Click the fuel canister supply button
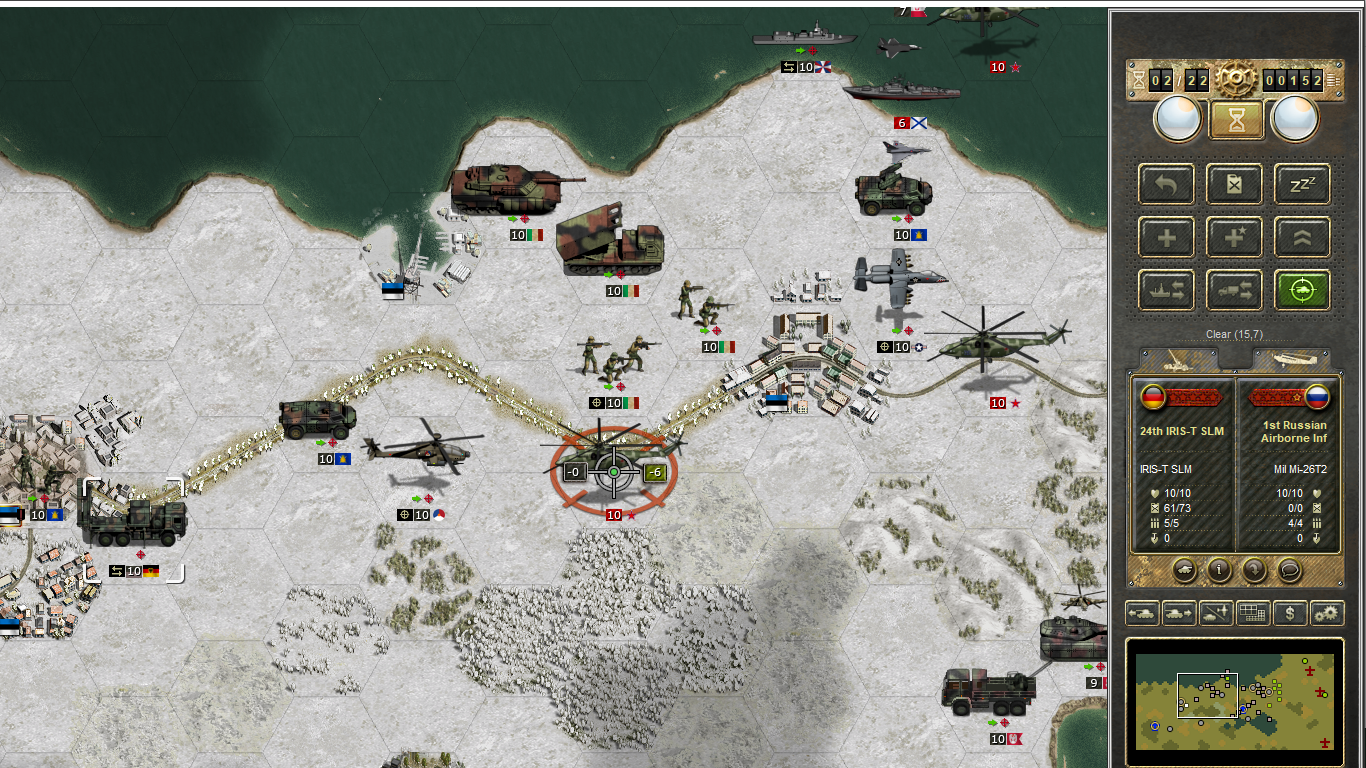Screen dimensions: 1366x768 [x=1234, y=184]
